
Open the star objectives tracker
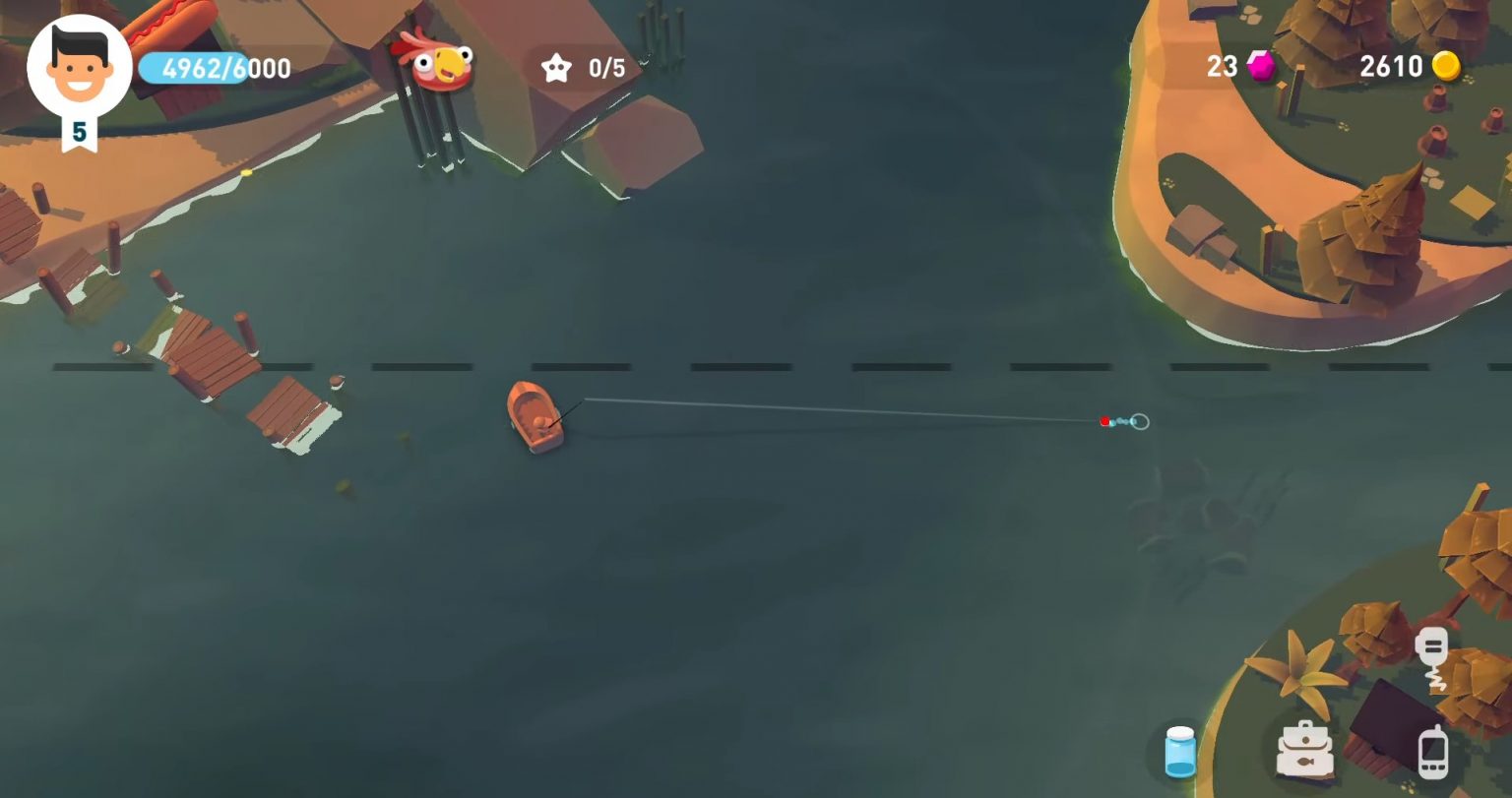[585, 68]
